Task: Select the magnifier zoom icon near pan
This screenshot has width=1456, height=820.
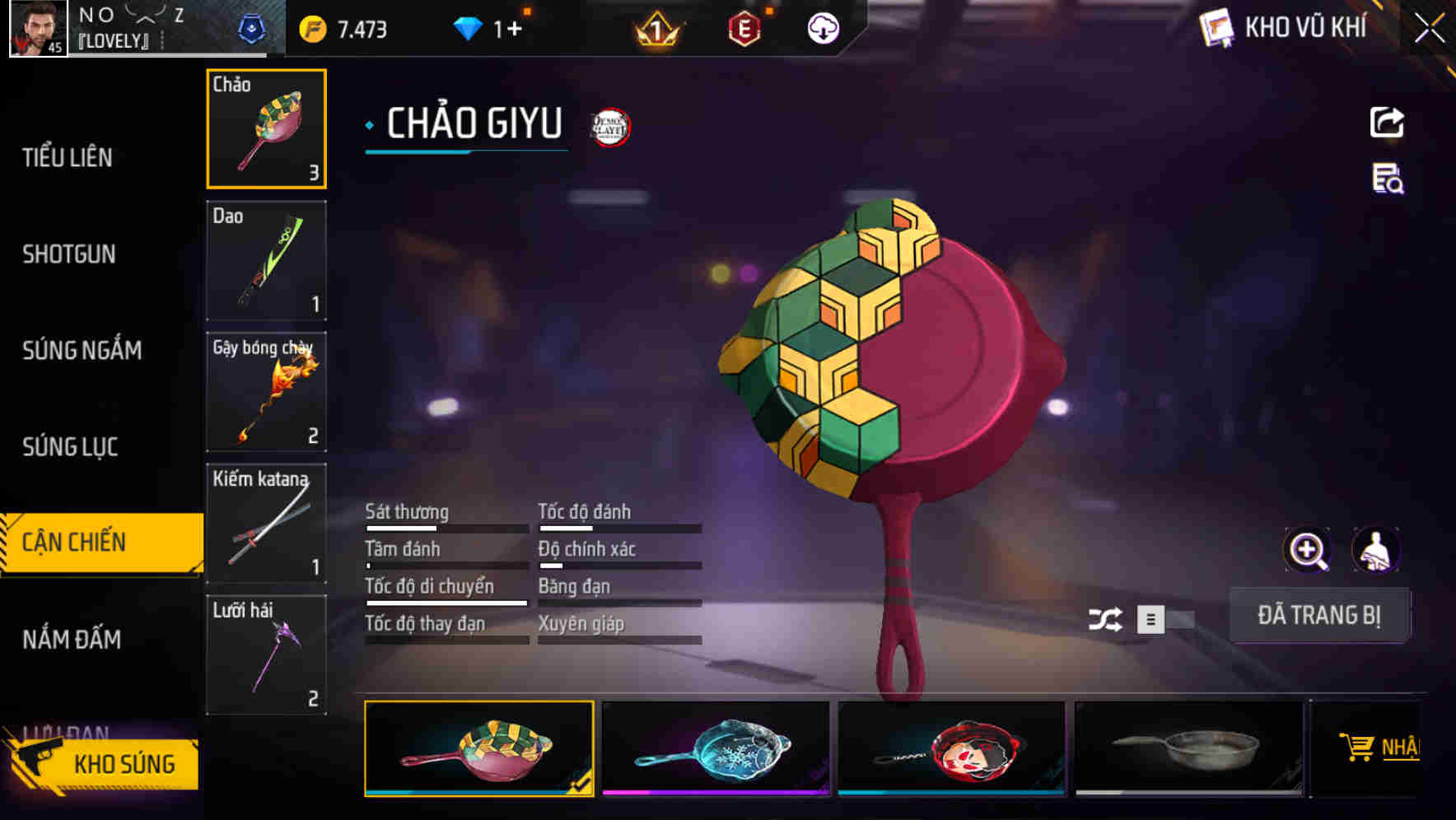Action: pos(1309,550)
